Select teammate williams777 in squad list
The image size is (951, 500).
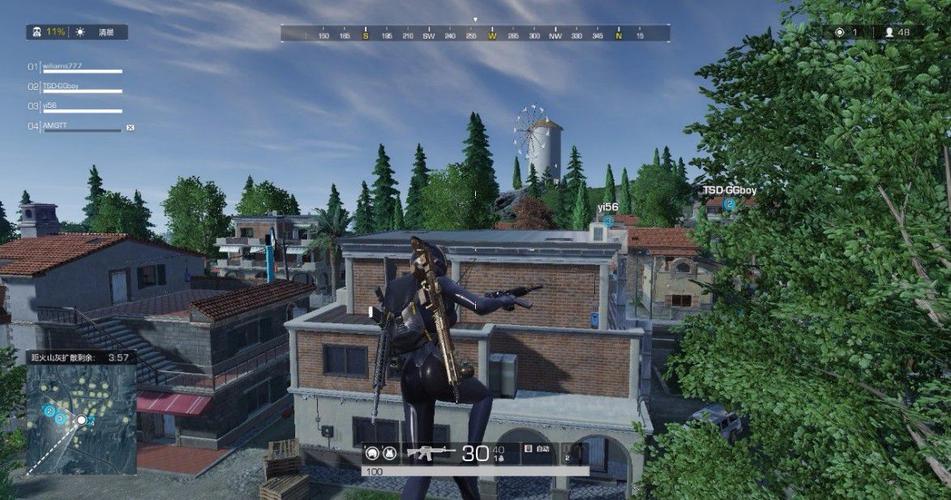click(x=62, y=66)
